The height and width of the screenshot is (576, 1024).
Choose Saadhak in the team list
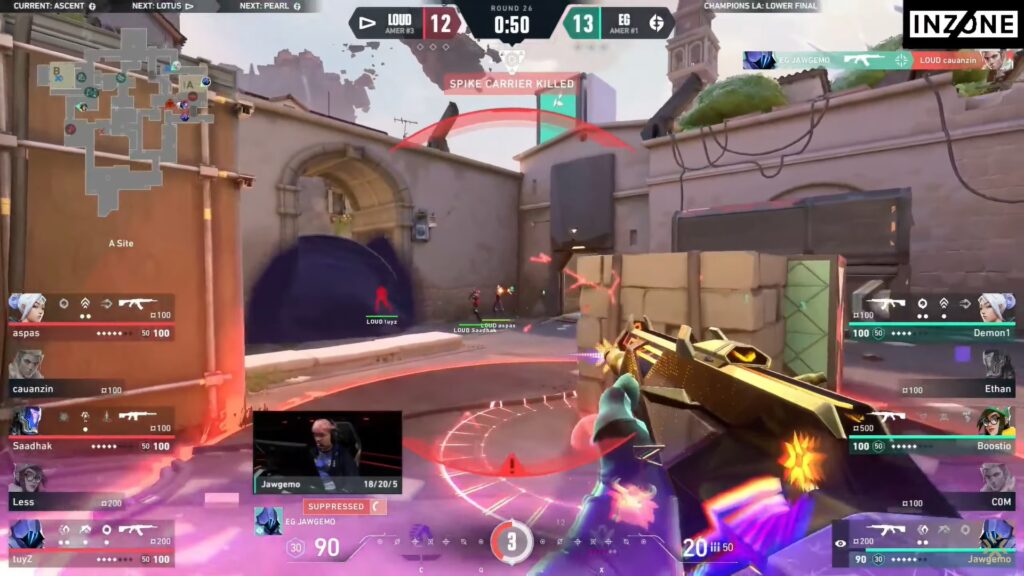point(91,430)
